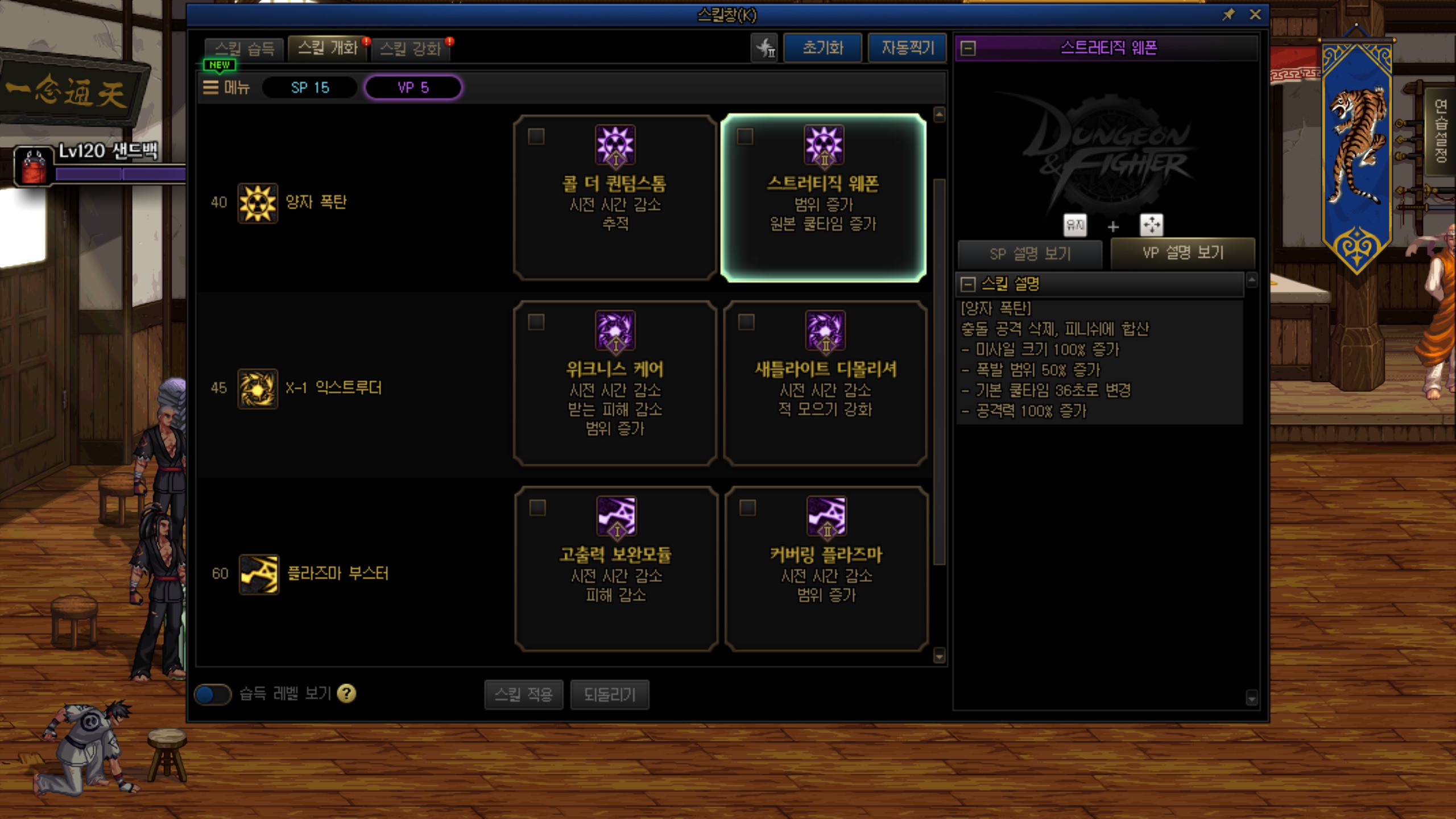Screen dimensions: 1456x819
Task: Tick the 콜 더 퀀텀스톰 checkbox
Action: tap(536, 136)
